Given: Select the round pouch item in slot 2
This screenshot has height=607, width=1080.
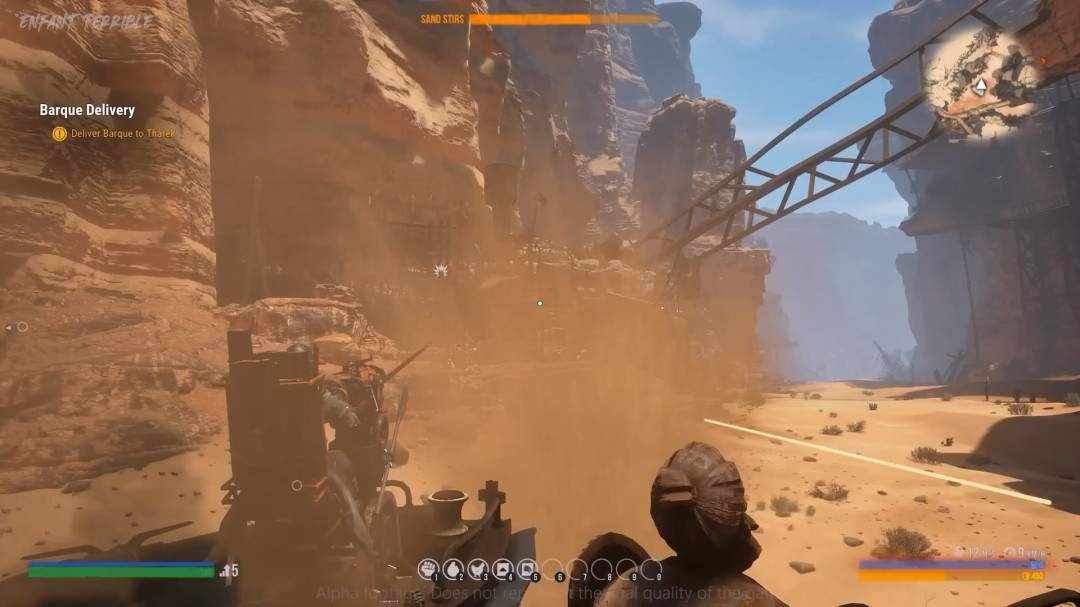Looking at the screenshot, I should click(453, 569).
